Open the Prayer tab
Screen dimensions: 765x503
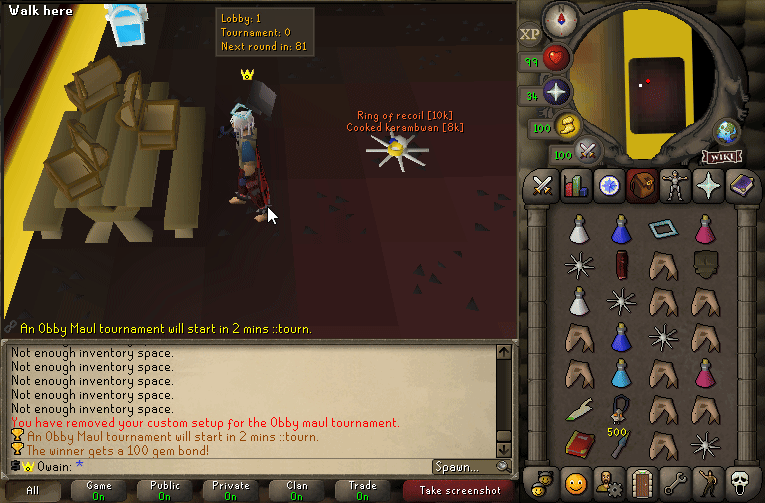(x=707, y=186)
